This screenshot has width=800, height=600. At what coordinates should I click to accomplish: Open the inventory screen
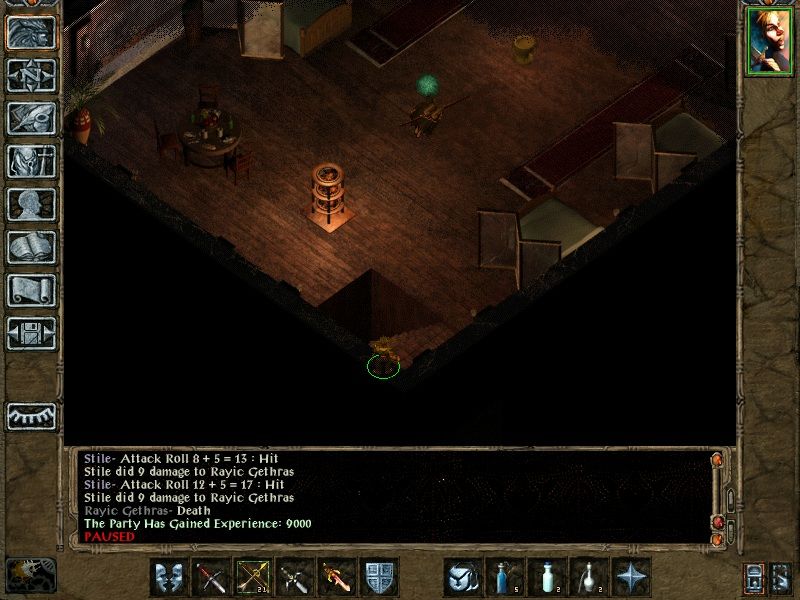click(31, 162)
